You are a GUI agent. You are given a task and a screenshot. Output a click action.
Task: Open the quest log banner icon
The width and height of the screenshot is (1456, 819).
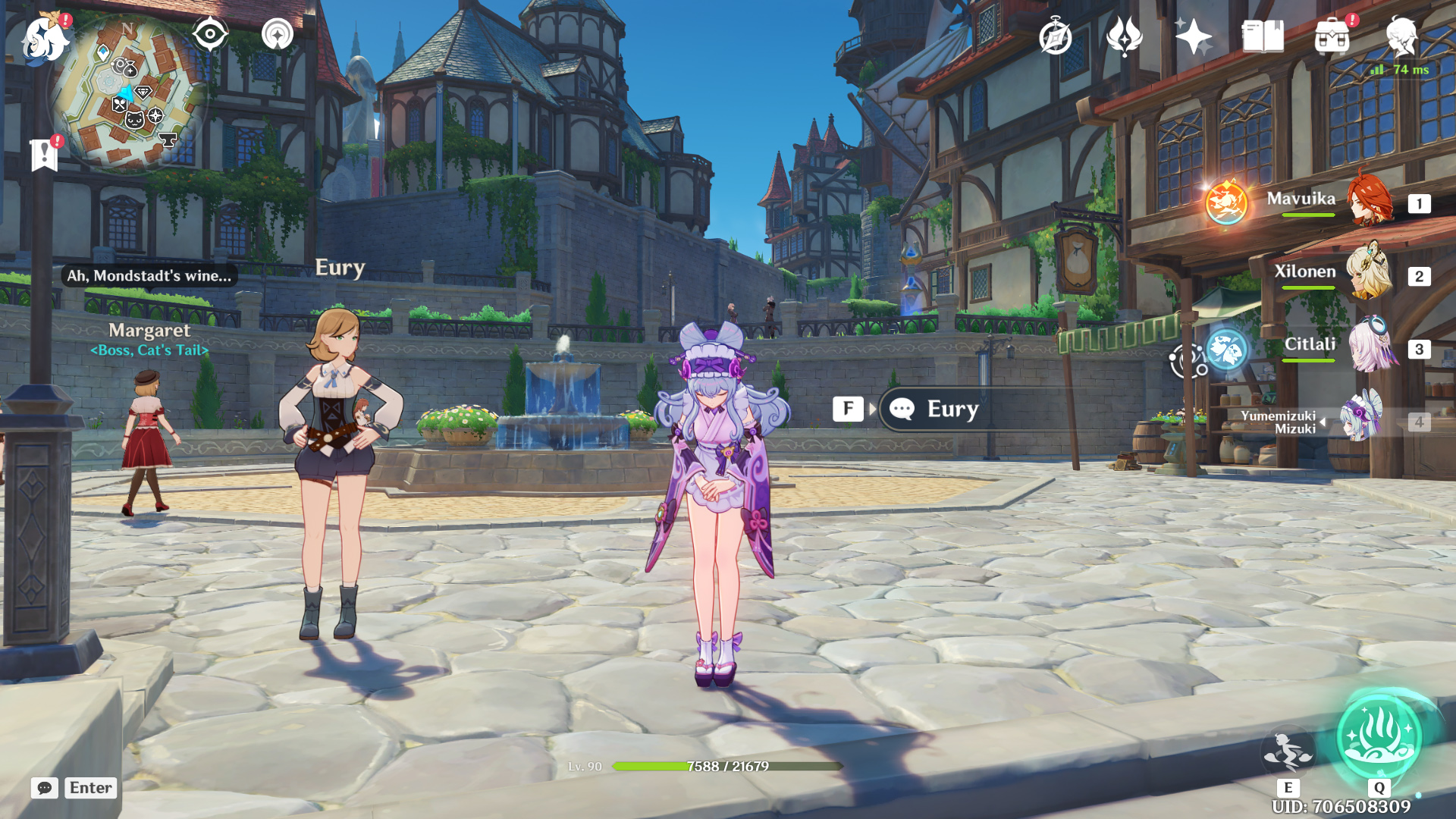[x=45, y=155]
